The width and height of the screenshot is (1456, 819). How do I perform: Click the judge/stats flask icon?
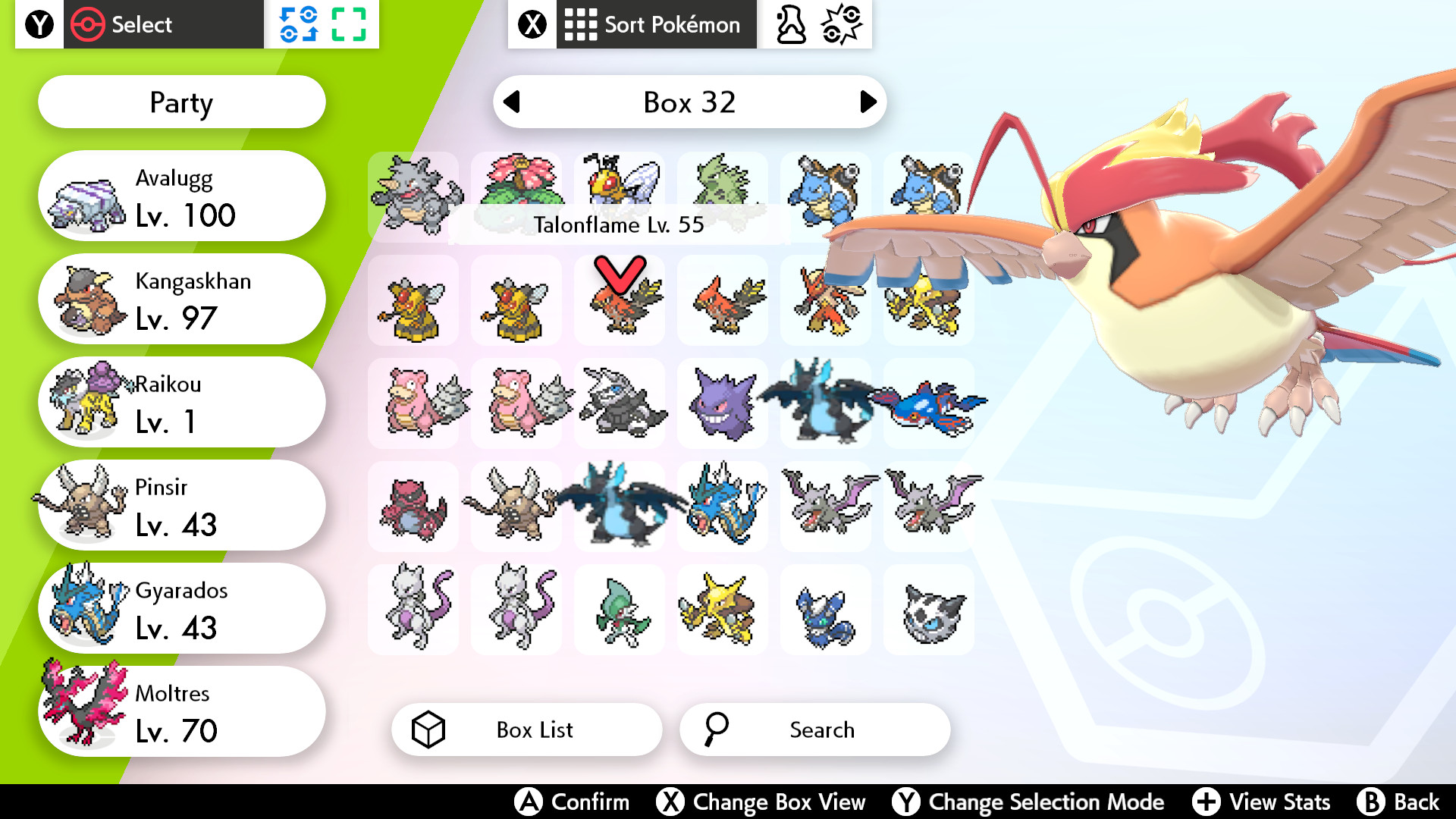(789, 24)
